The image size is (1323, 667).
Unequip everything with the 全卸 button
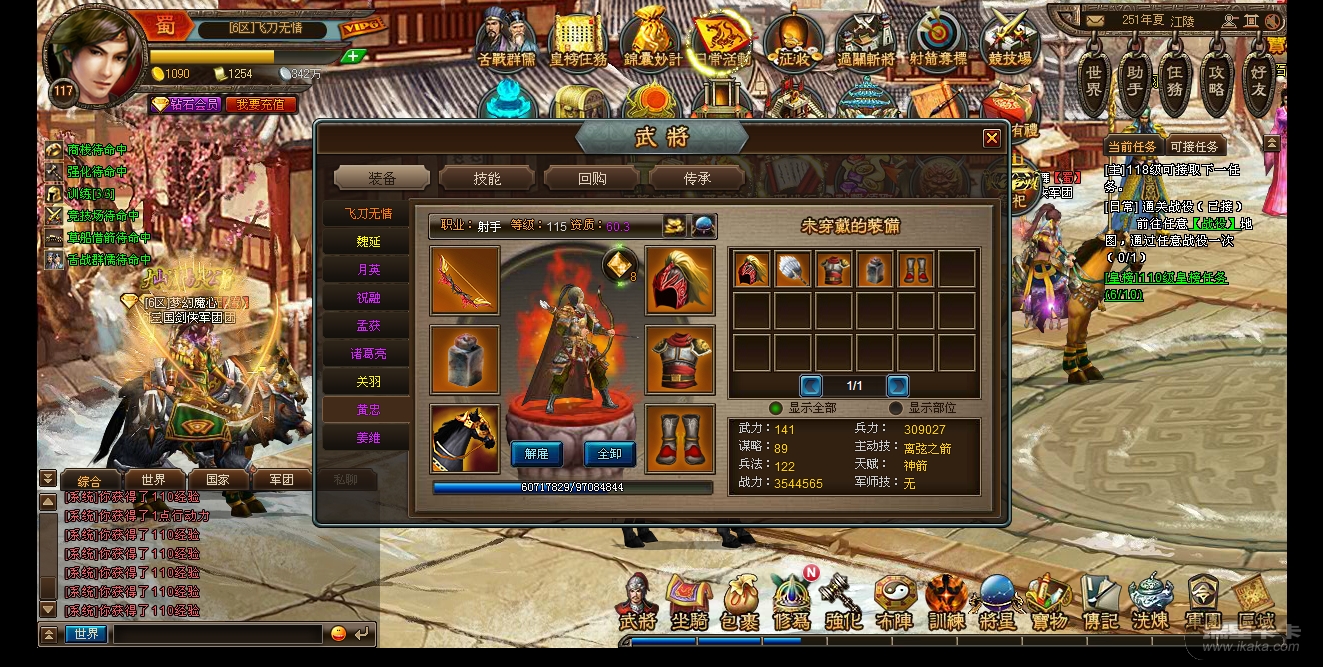pos(609,453)
